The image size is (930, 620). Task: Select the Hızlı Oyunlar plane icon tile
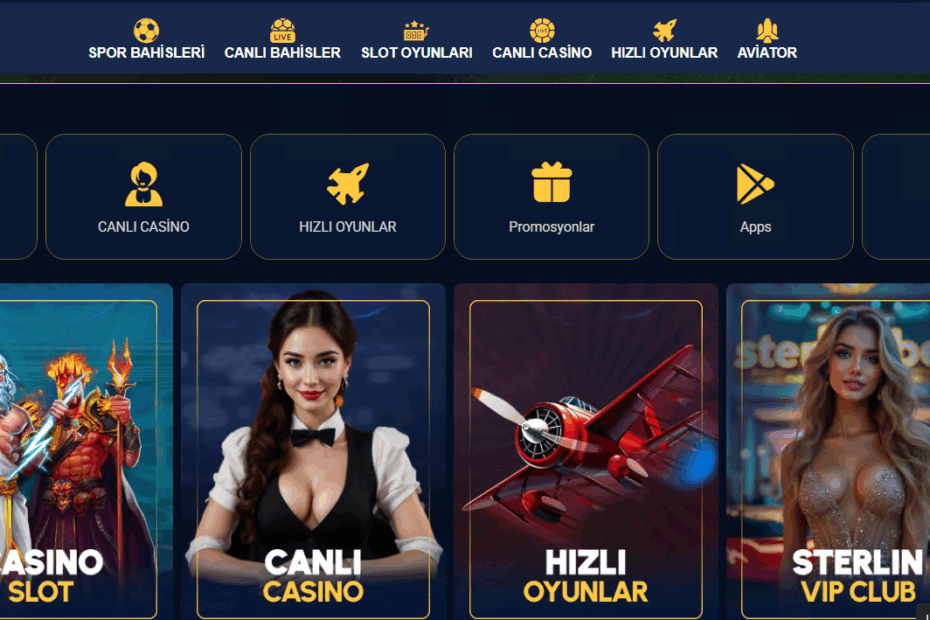[x=348, y=197]
